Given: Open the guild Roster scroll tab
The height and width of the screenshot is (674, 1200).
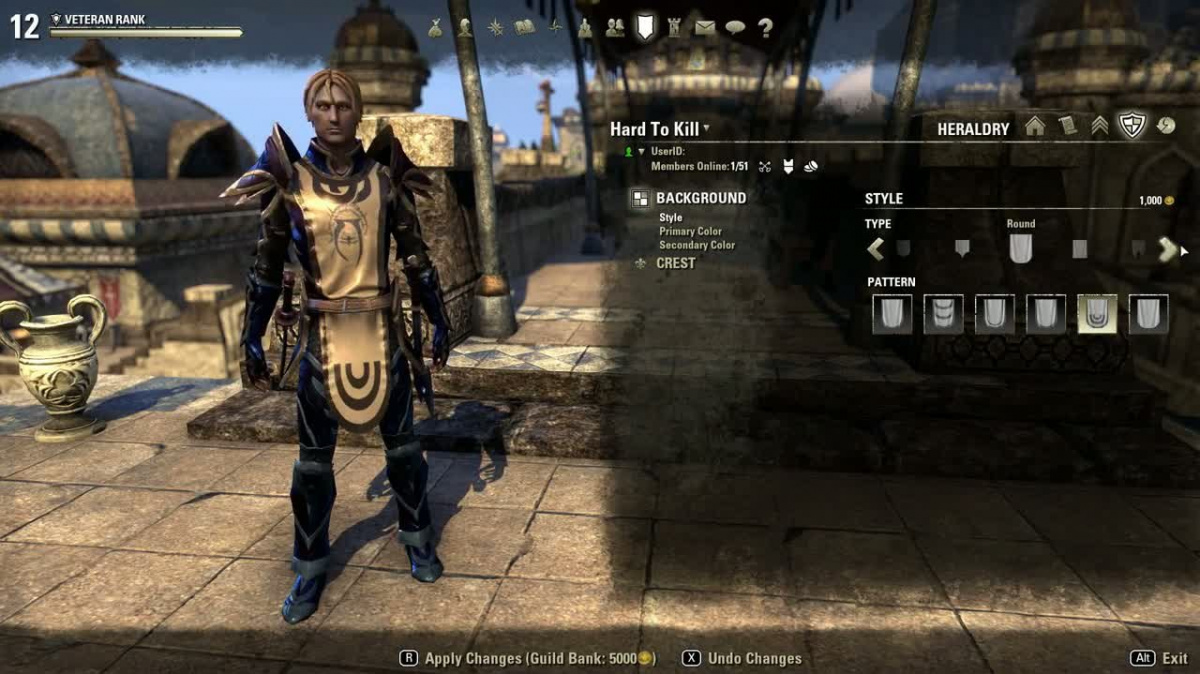Looking at the screenshot, I should pyautogui.click(x=1067, y=127).
